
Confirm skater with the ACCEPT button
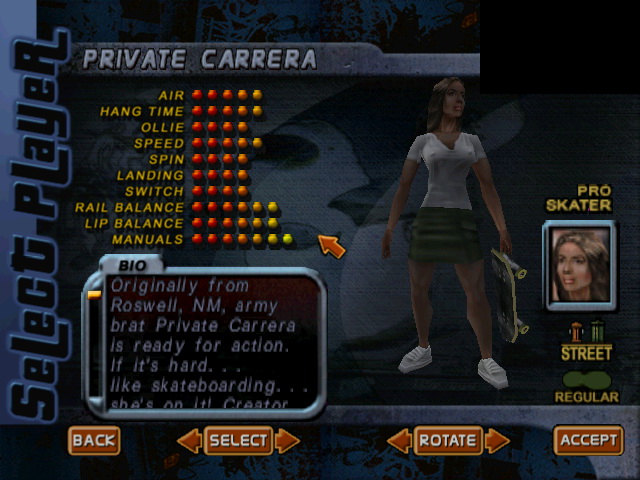(589, 440)
